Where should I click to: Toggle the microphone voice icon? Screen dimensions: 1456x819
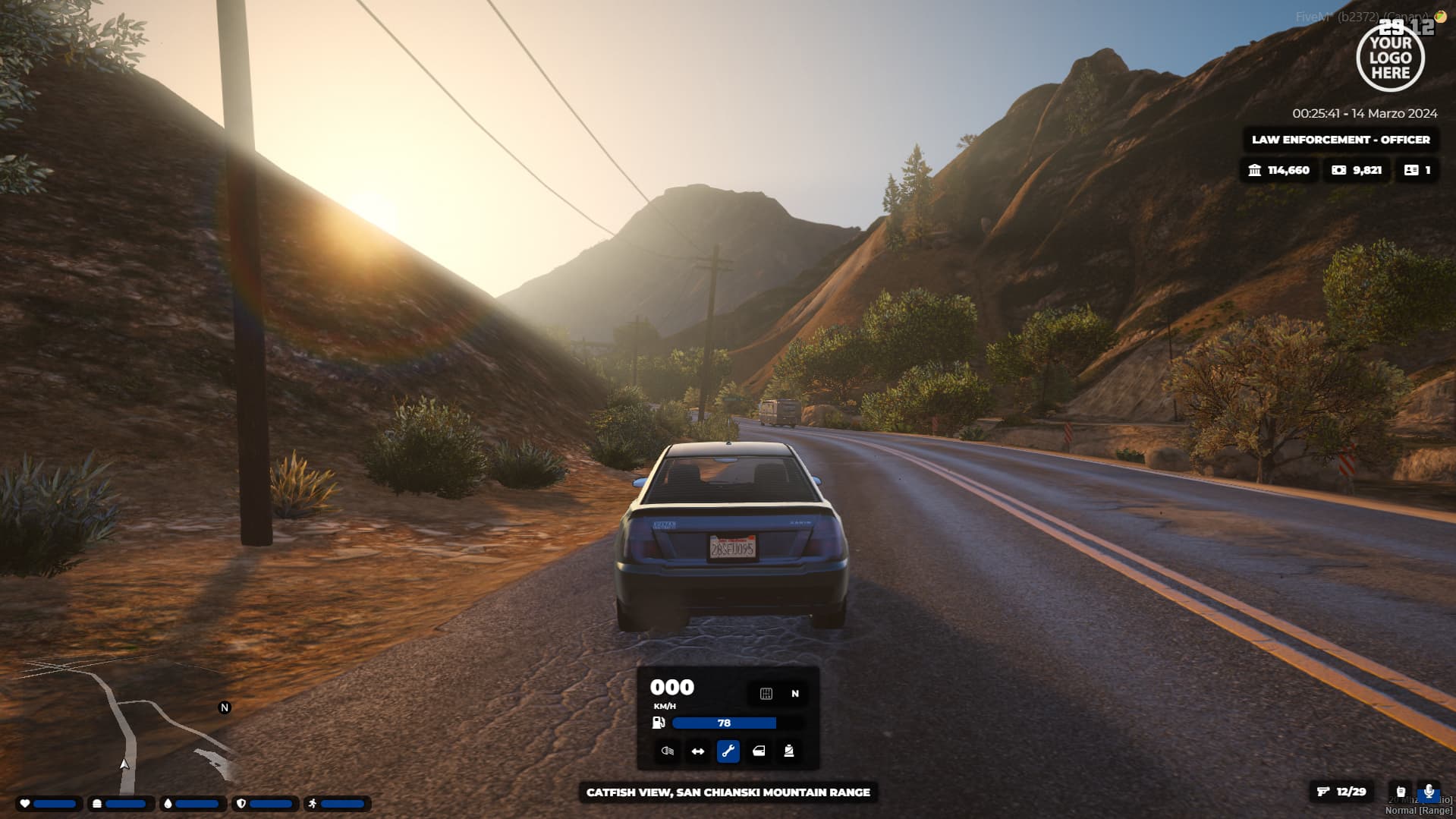[x=1429, y=792]
